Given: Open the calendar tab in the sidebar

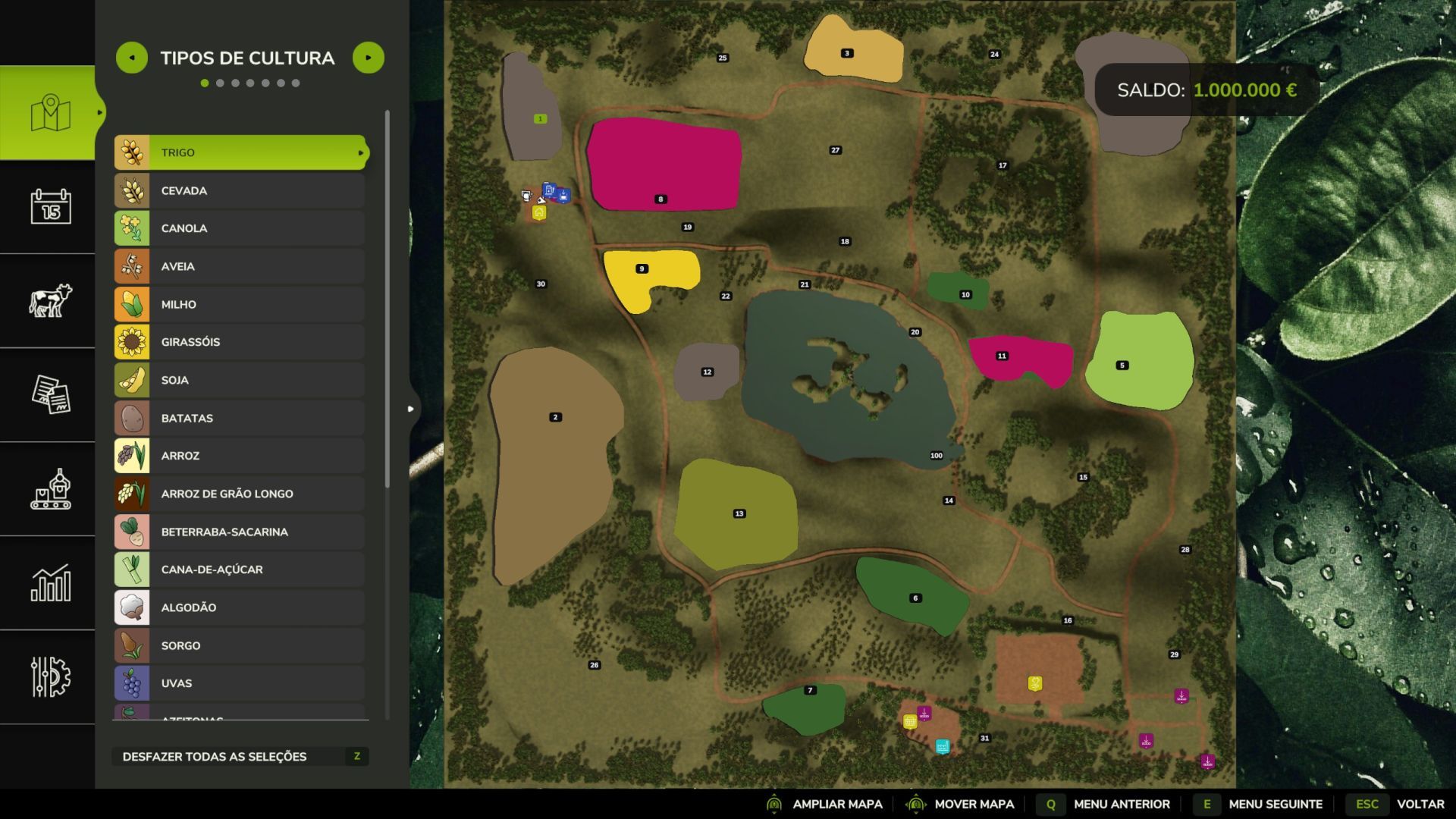Looking at the screenshot, I should 50,206.
